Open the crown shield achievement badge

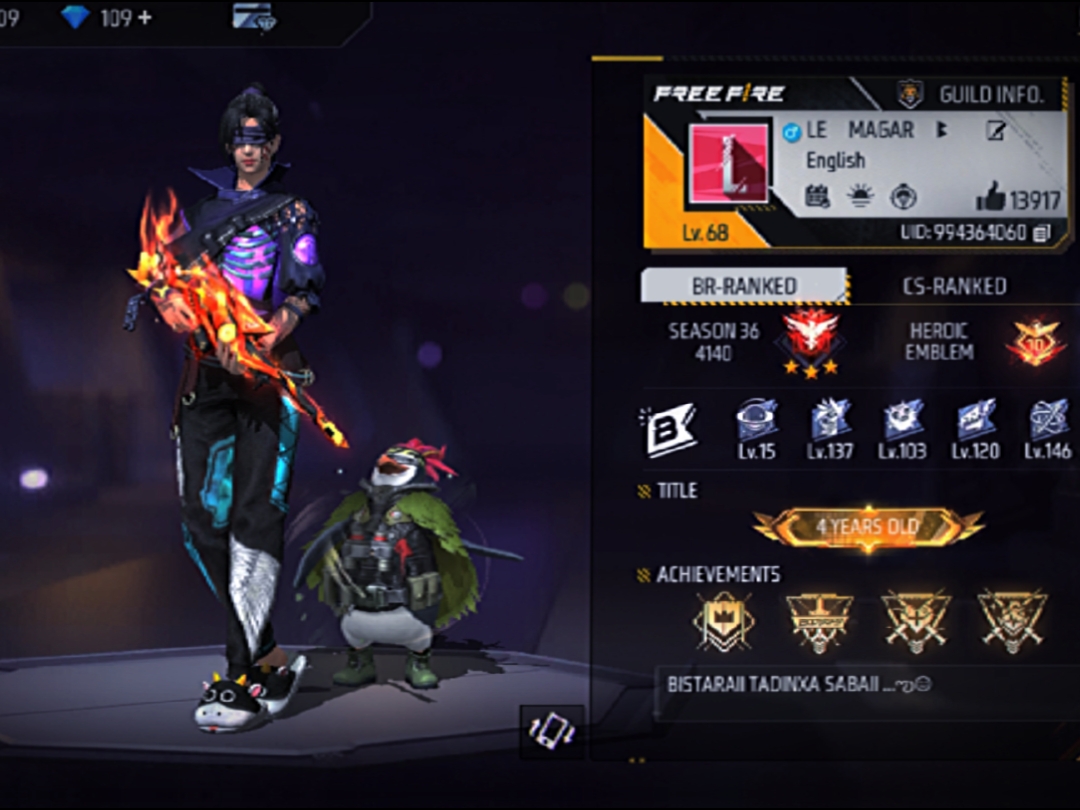[723, 620]
